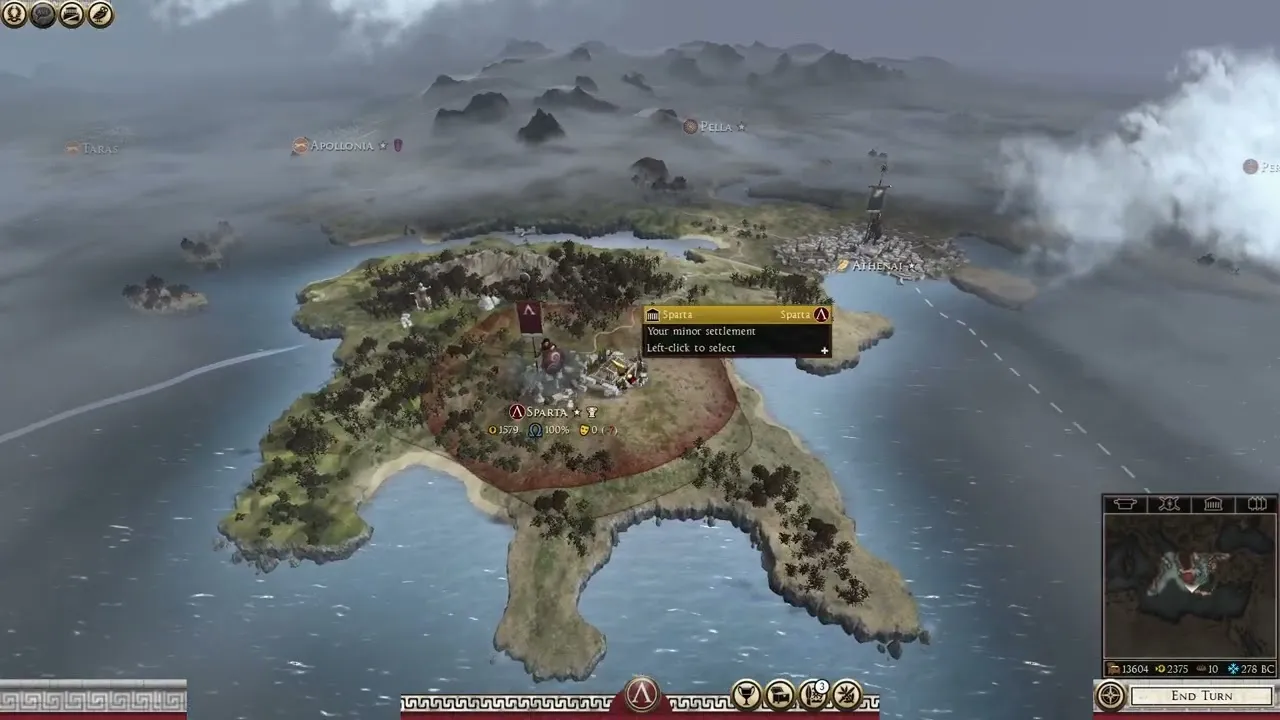Open the owl advisor button

(101, 14)
